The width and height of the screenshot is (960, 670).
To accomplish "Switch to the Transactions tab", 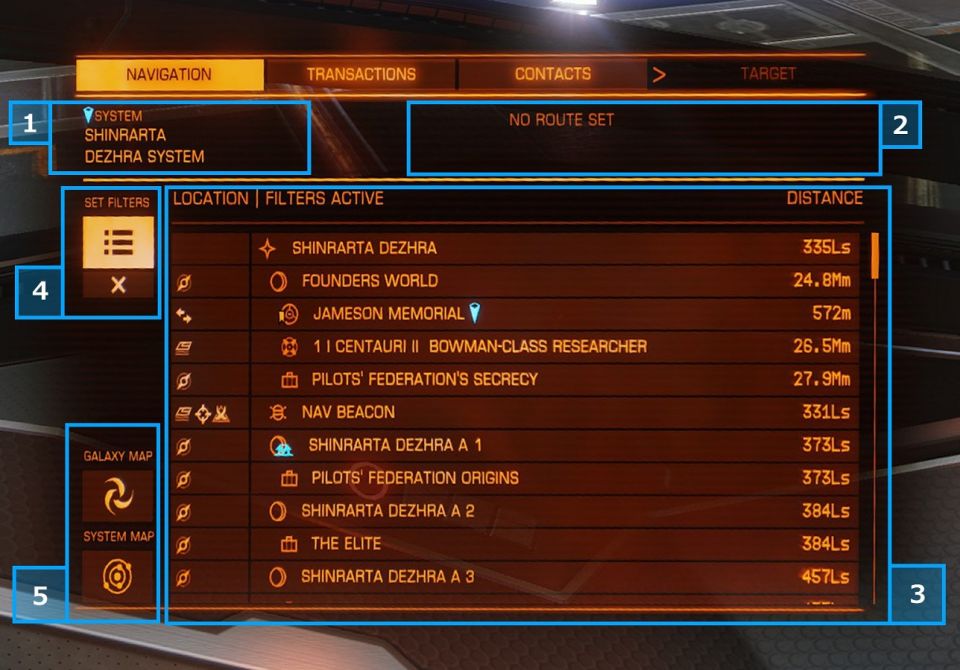I will [361, 74].
